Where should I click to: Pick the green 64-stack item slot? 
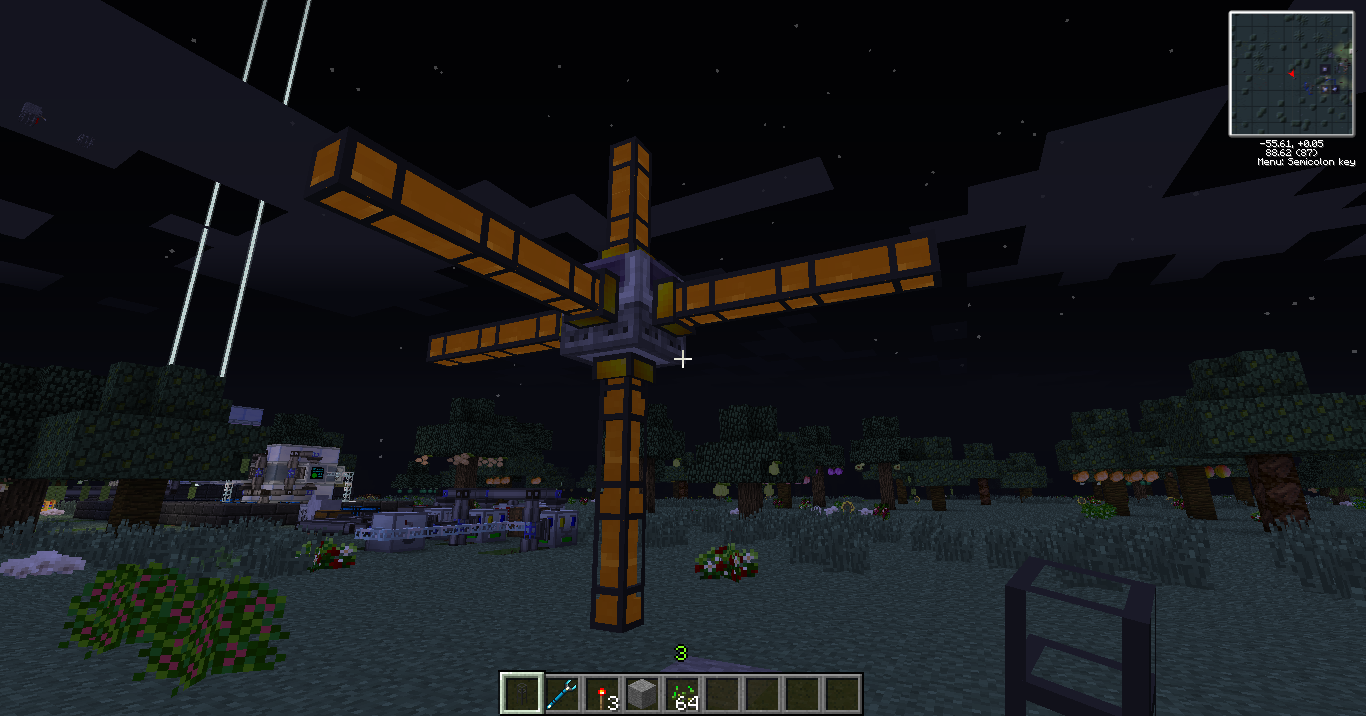682,693
